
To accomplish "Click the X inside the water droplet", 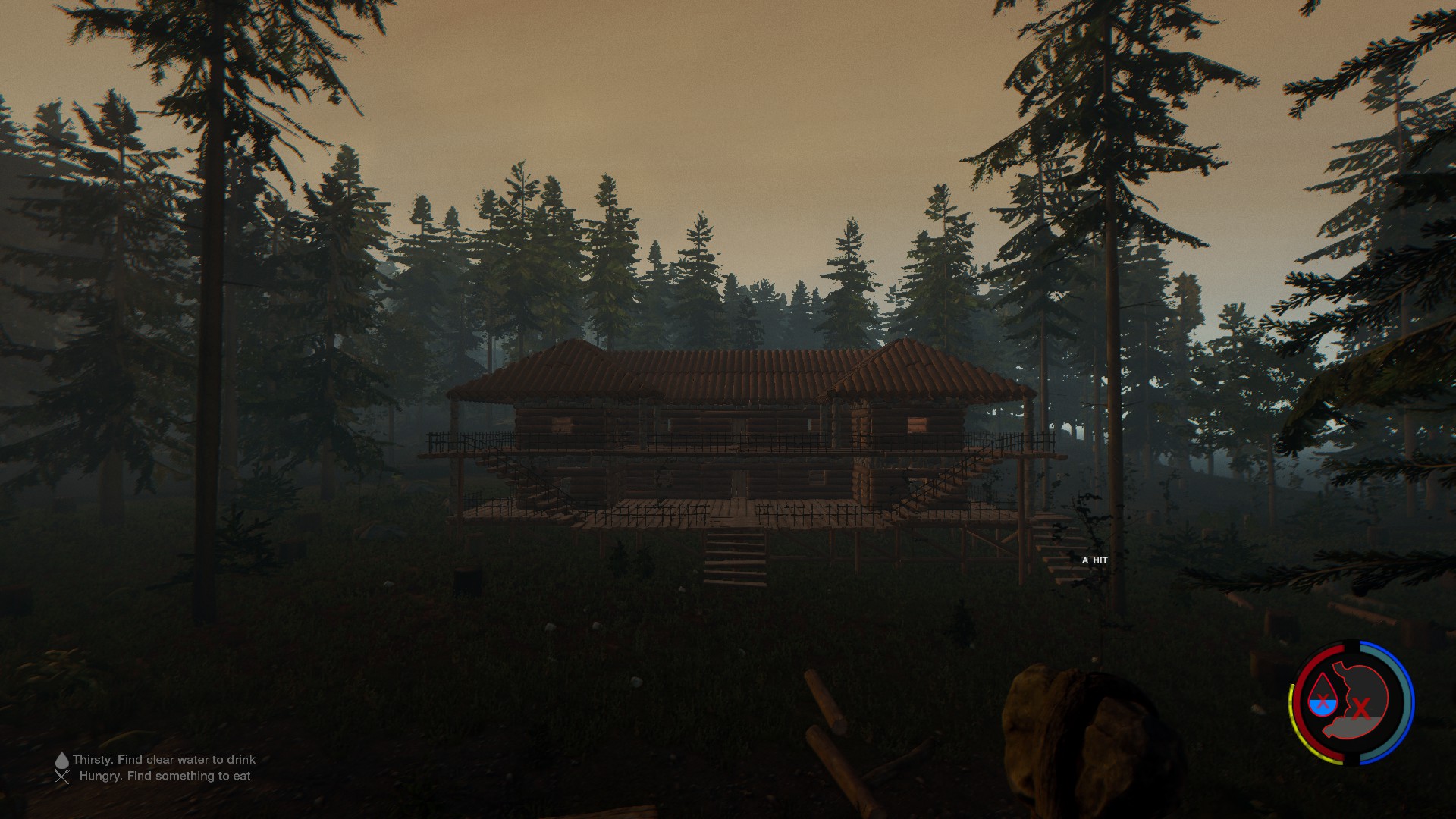I will coord(1324,700).
